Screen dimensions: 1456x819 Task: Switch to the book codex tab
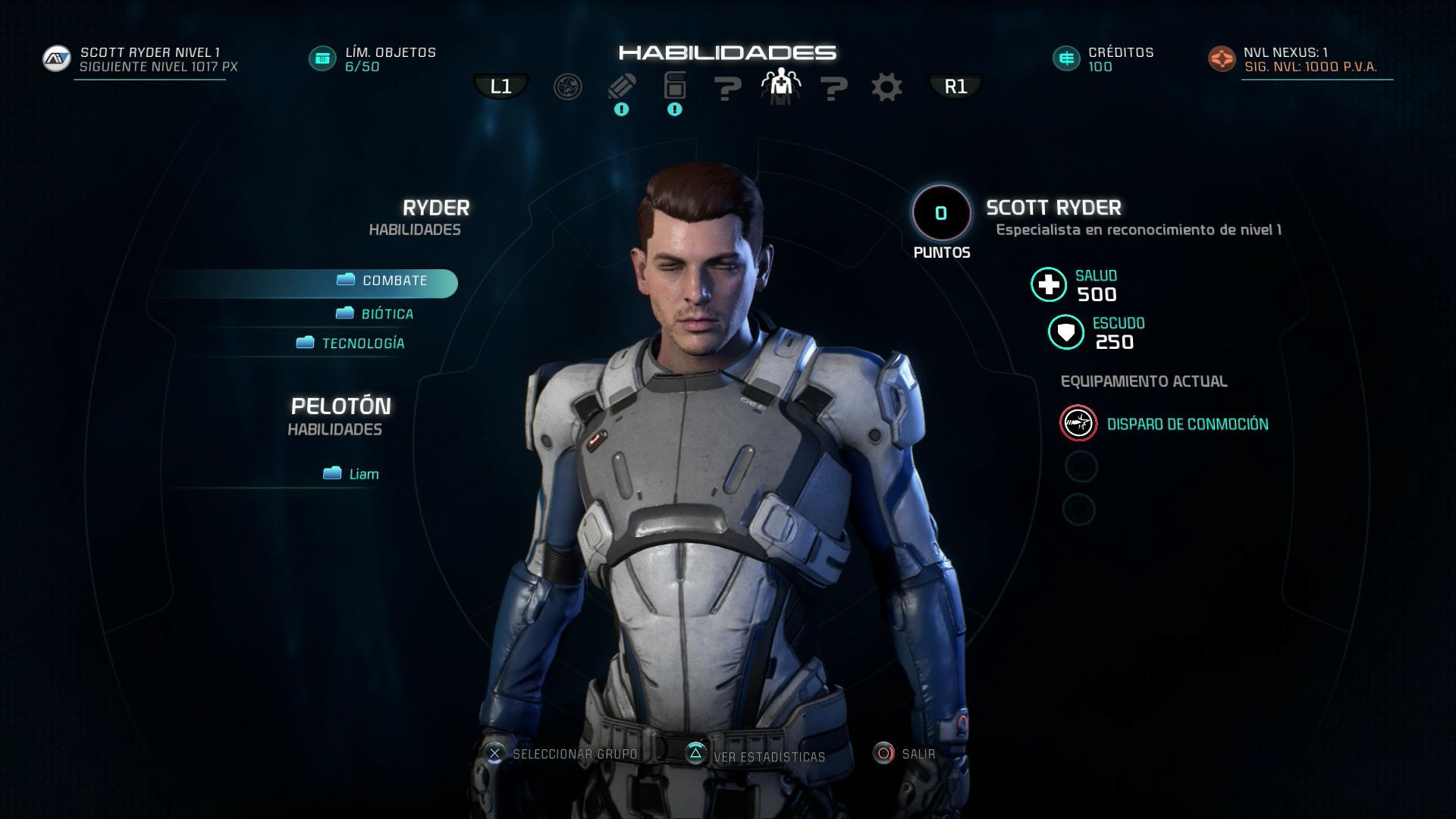(674, 86)
